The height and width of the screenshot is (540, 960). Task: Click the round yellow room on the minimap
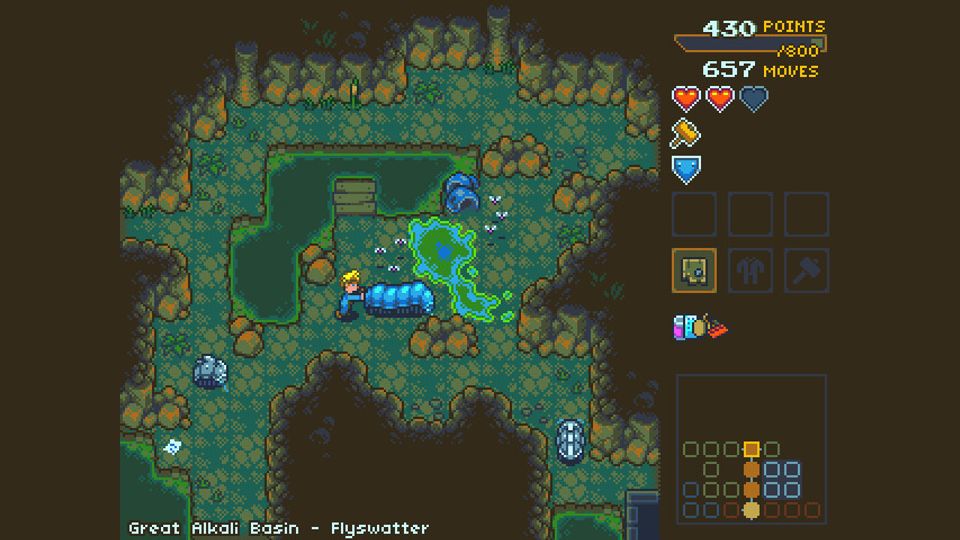751,510
